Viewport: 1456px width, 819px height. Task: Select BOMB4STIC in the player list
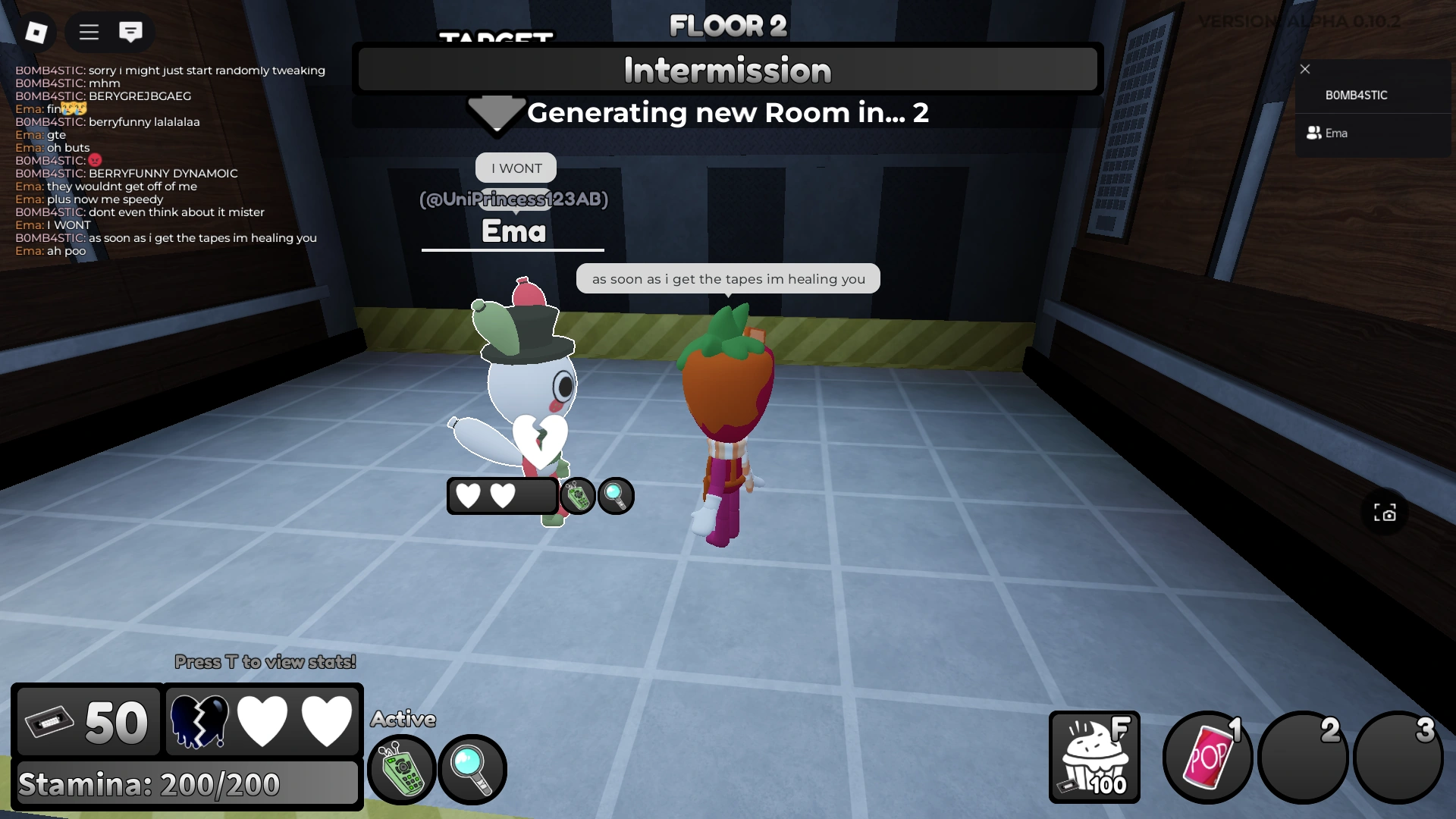pos(1357,96)
